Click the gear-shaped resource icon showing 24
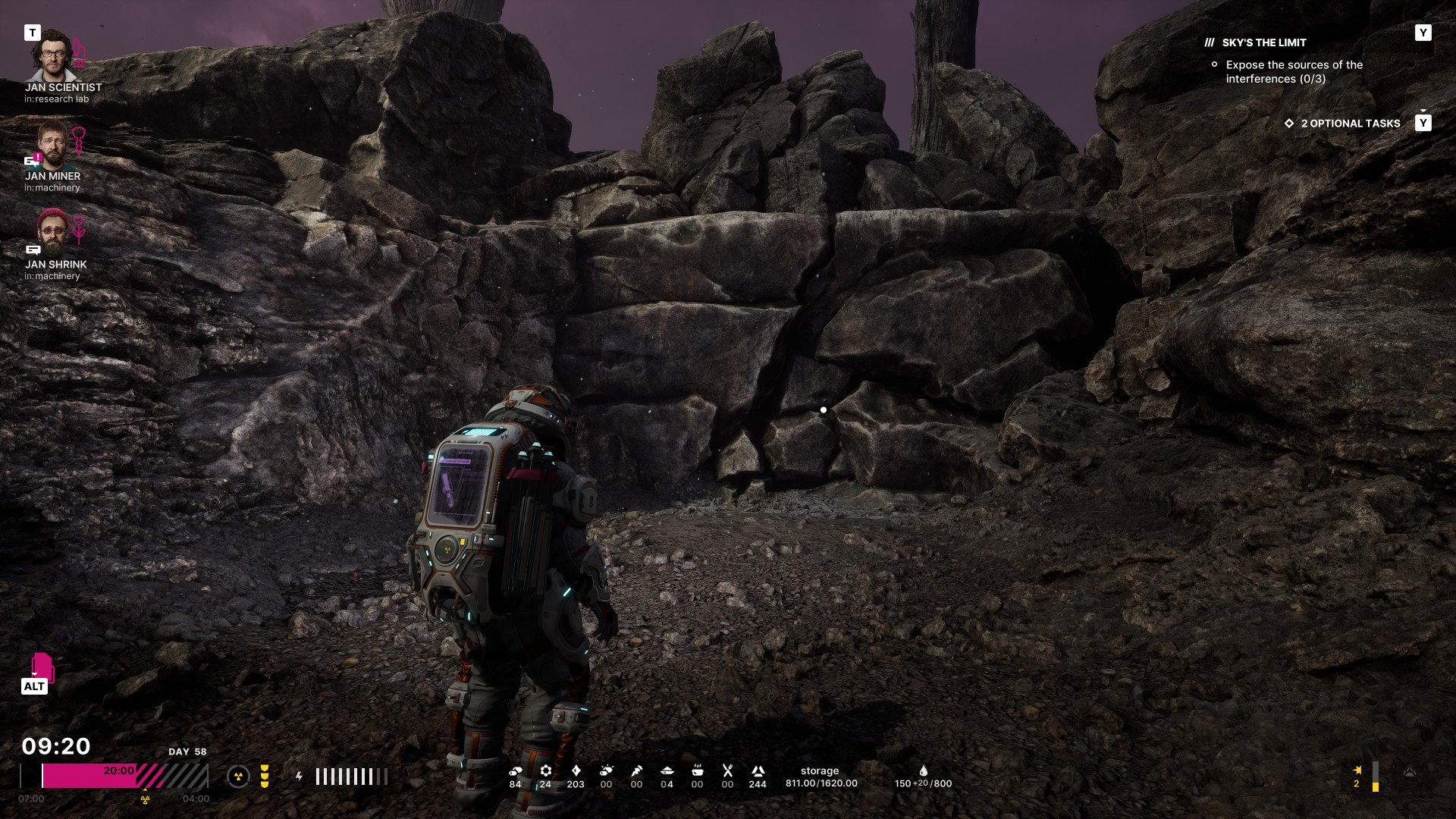This screenshot has width=1456, height=819. tap(545, 770)
